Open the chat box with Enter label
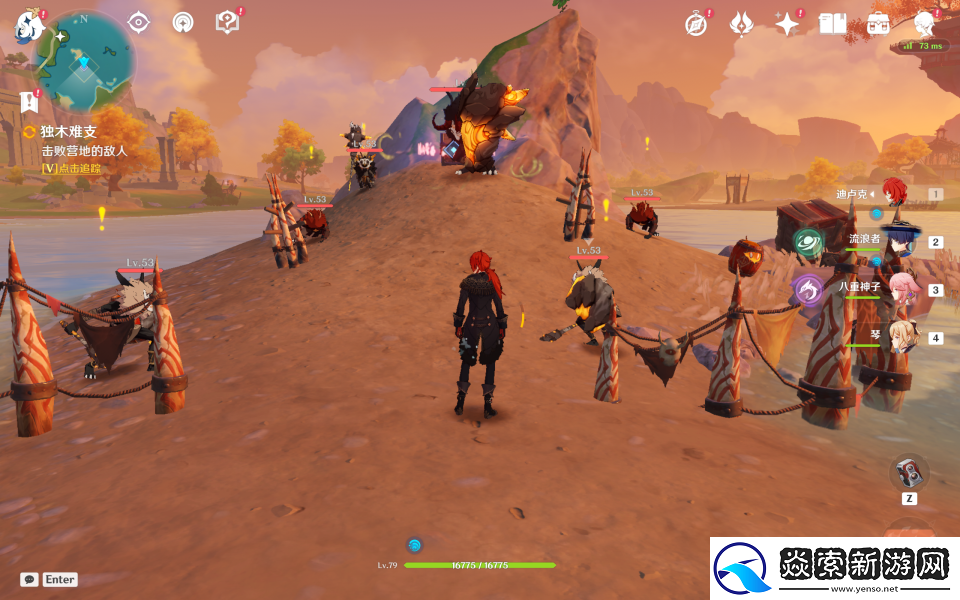 coord(49,579)
